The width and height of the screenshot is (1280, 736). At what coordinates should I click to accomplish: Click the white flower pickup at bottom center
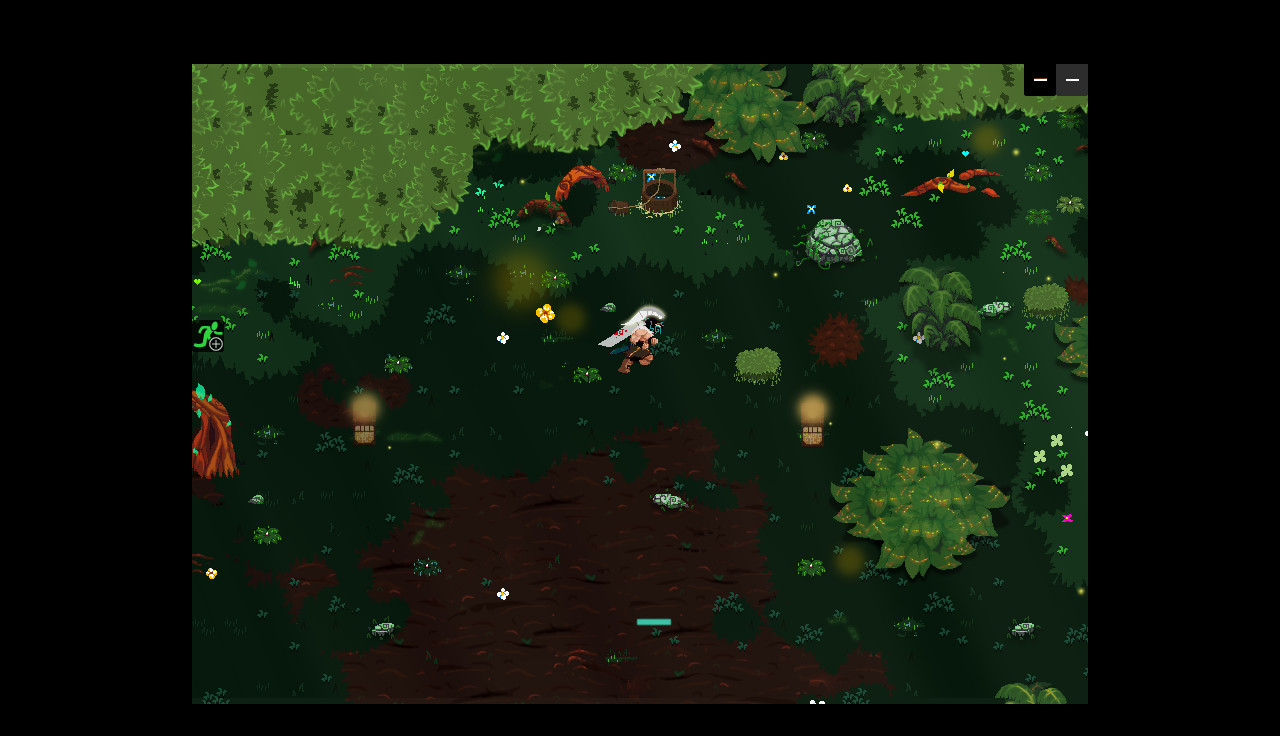(502, 594)
